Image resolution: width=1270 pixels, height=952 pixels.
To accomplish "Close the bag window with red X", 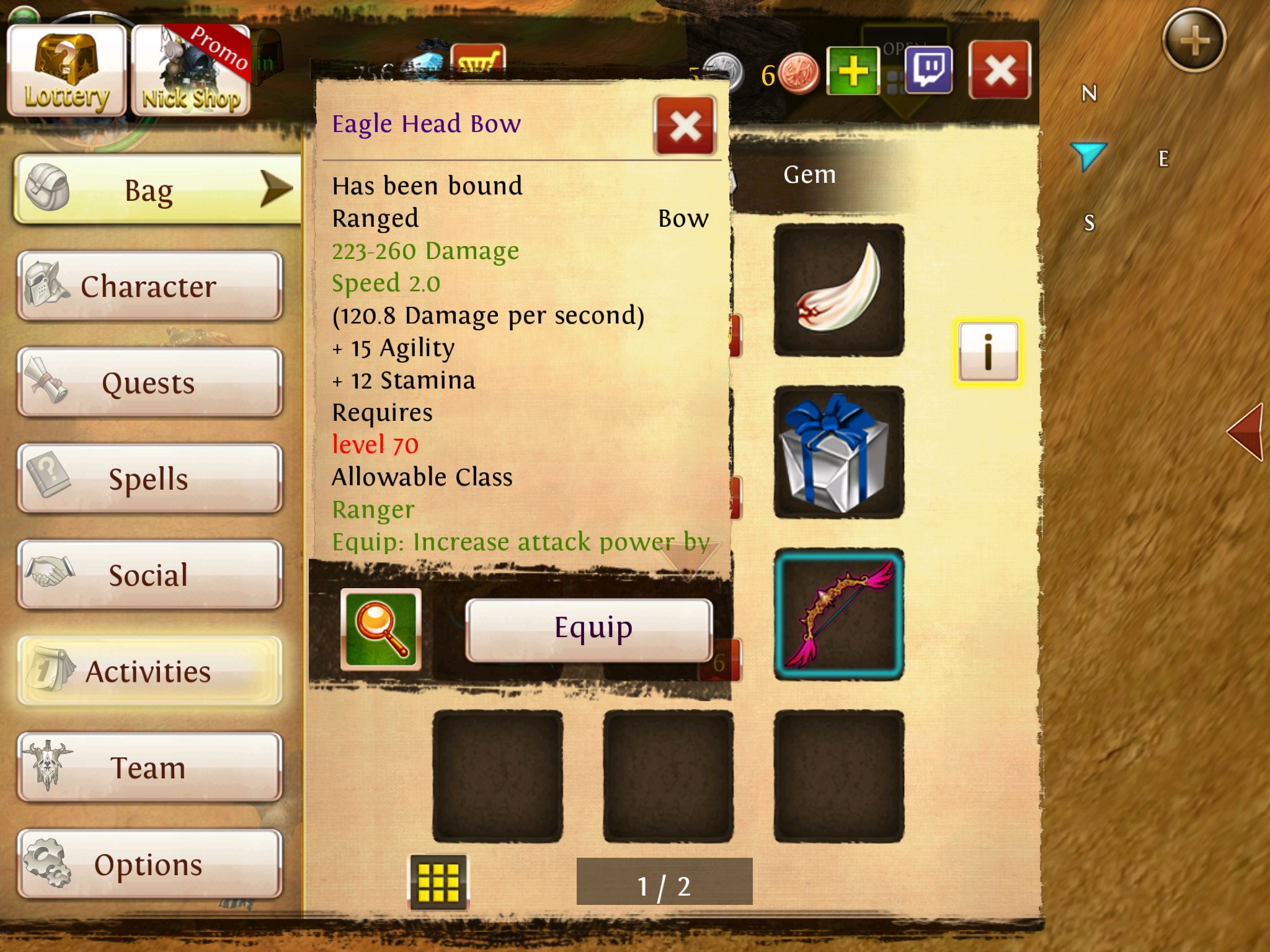I will (1000, 71).
